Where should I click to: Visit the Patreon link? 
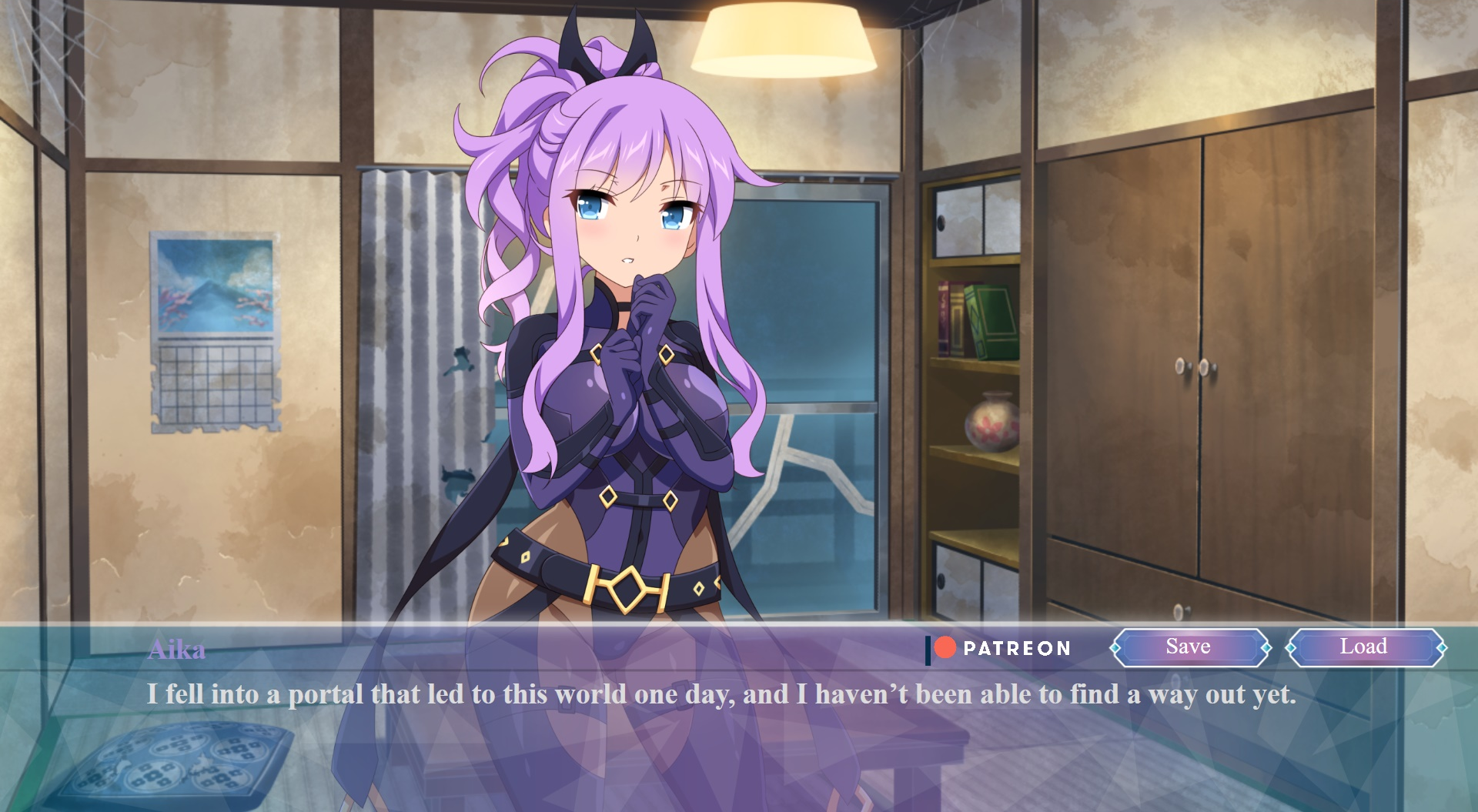tap(1001, 649)
